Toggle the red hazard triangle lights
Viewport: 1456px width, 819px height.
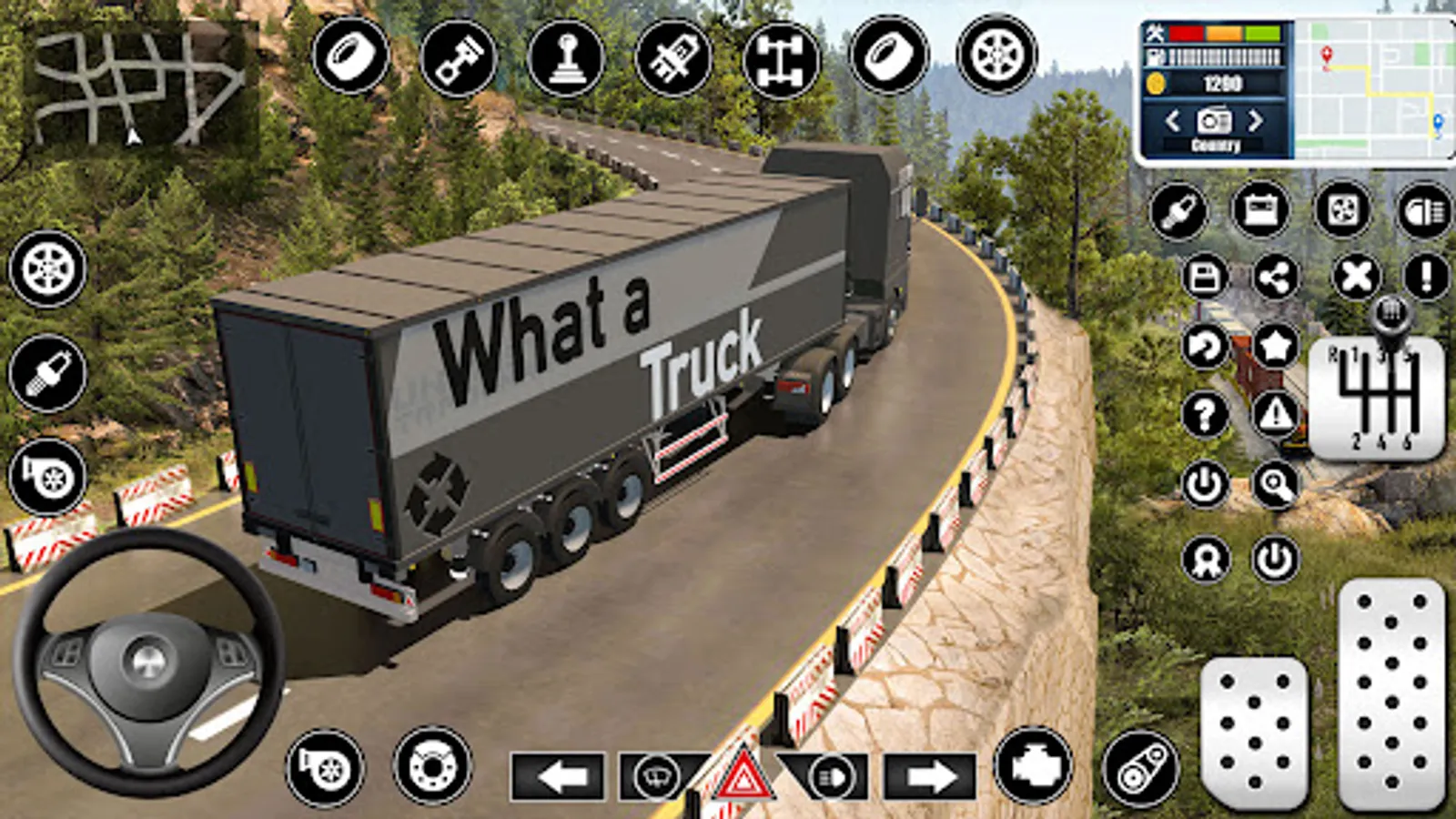pyautogui.click(x=742, y=778)
